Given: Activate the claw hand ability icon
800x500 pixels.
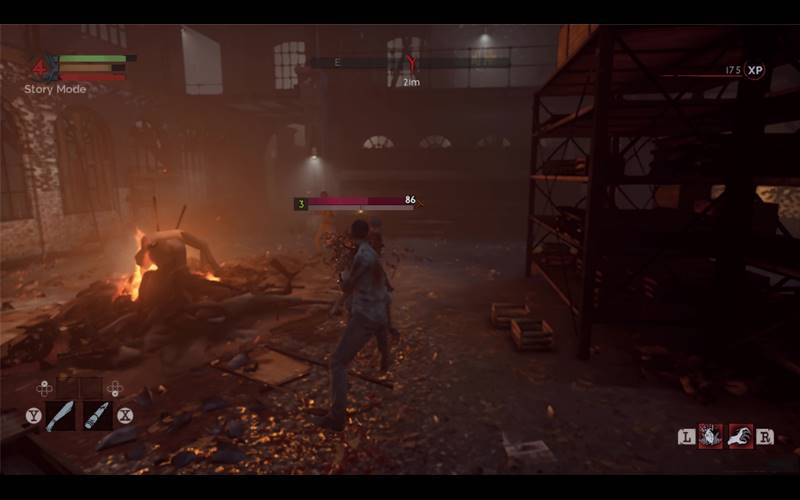Looking at the screenshot, I should click(x=740, y=435).
